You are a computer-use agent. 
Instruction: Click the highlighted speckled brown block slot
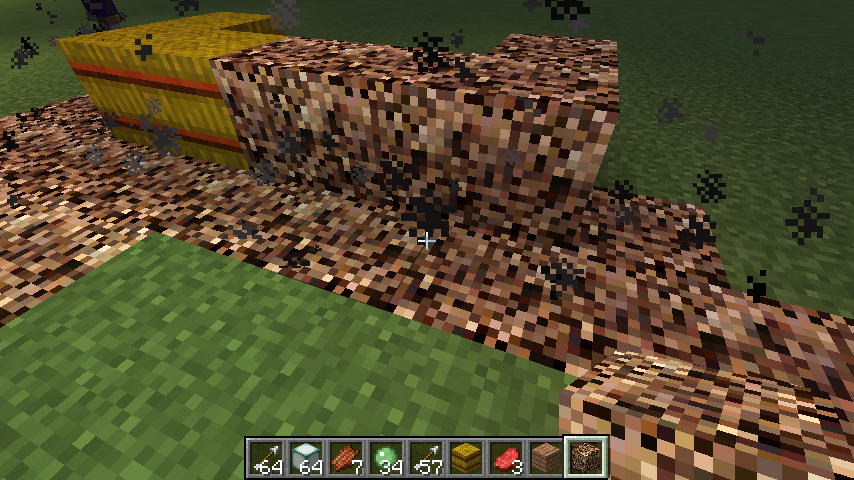pos(587,458)
